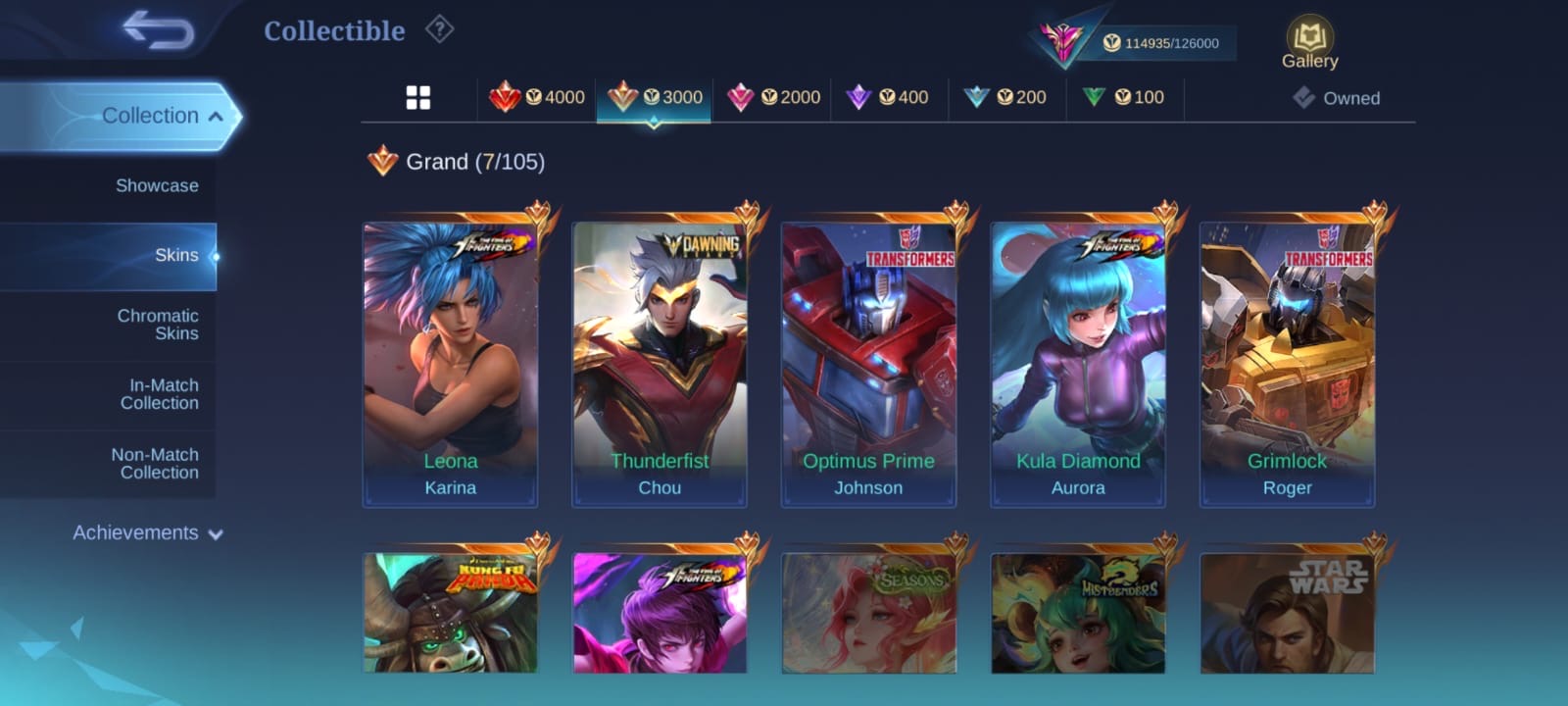Go back using the arrow button
This screenshot has height=706, width=1568.
tap(158, 30)
